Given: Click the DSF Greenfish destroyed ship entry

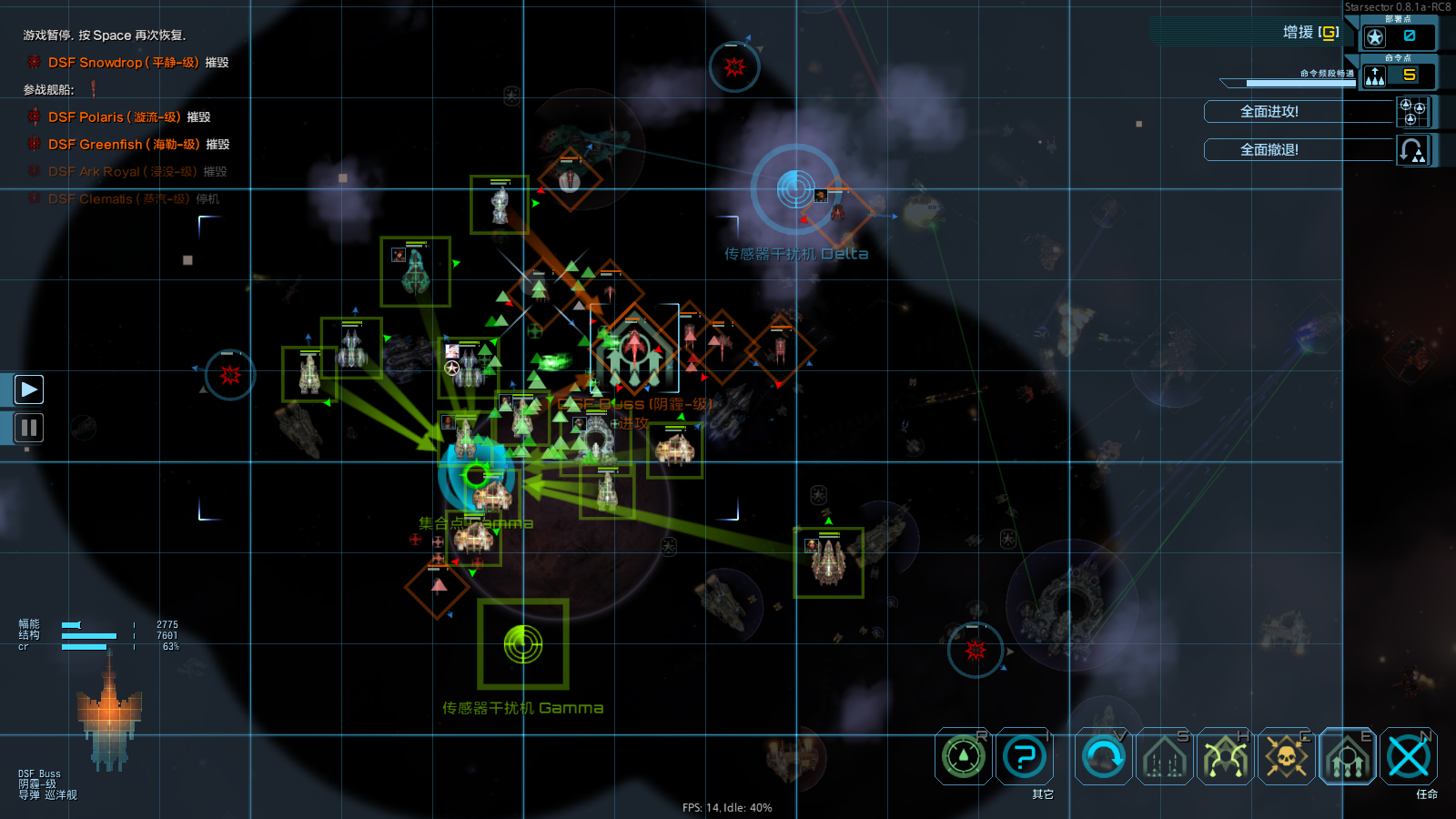Looking at the screenshot, I should tap(124, 145).
